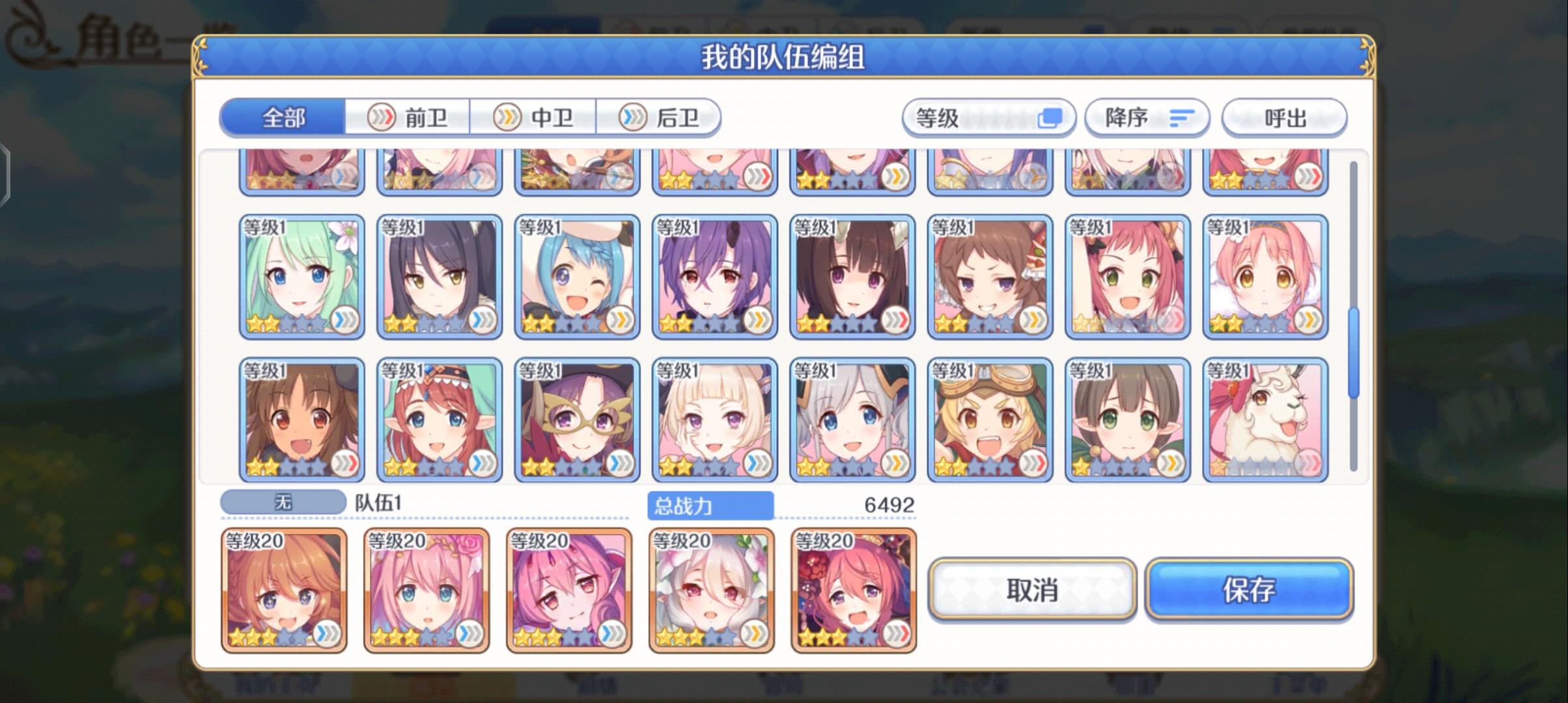Click the 无 team tag selector
The height and width of the screenshot is (703, 1568).
283,501
